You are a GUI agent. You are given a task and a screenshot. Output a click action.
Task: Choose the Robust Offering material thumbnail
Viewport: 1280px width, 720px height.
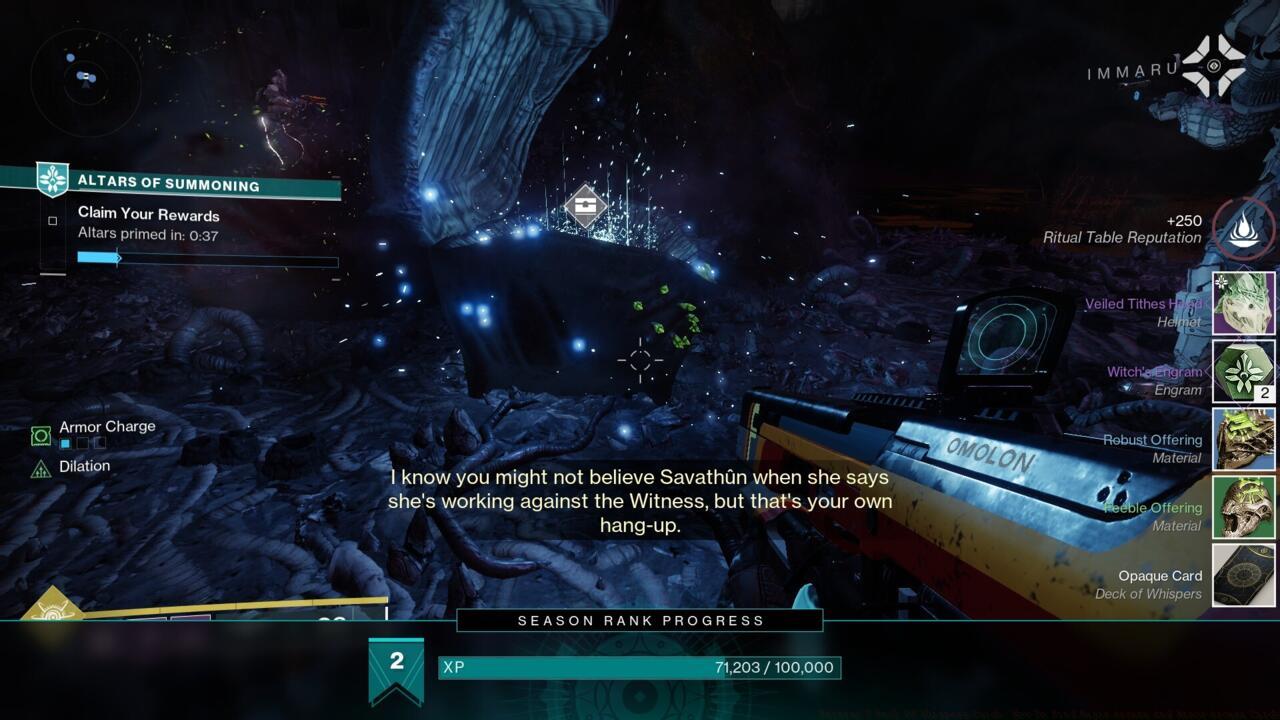(1244, 439)
